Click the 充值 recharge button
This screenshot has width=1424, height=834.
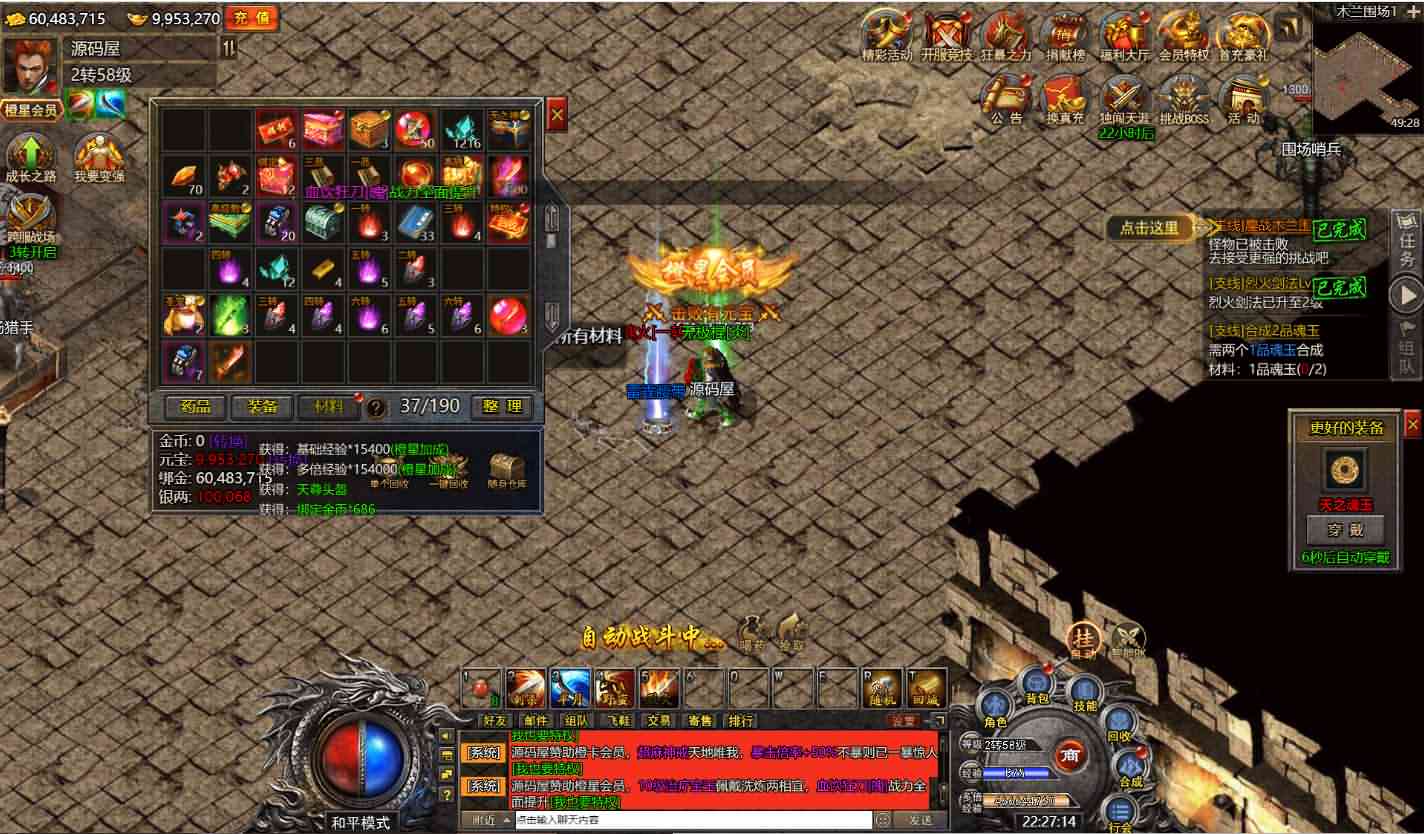251,18
